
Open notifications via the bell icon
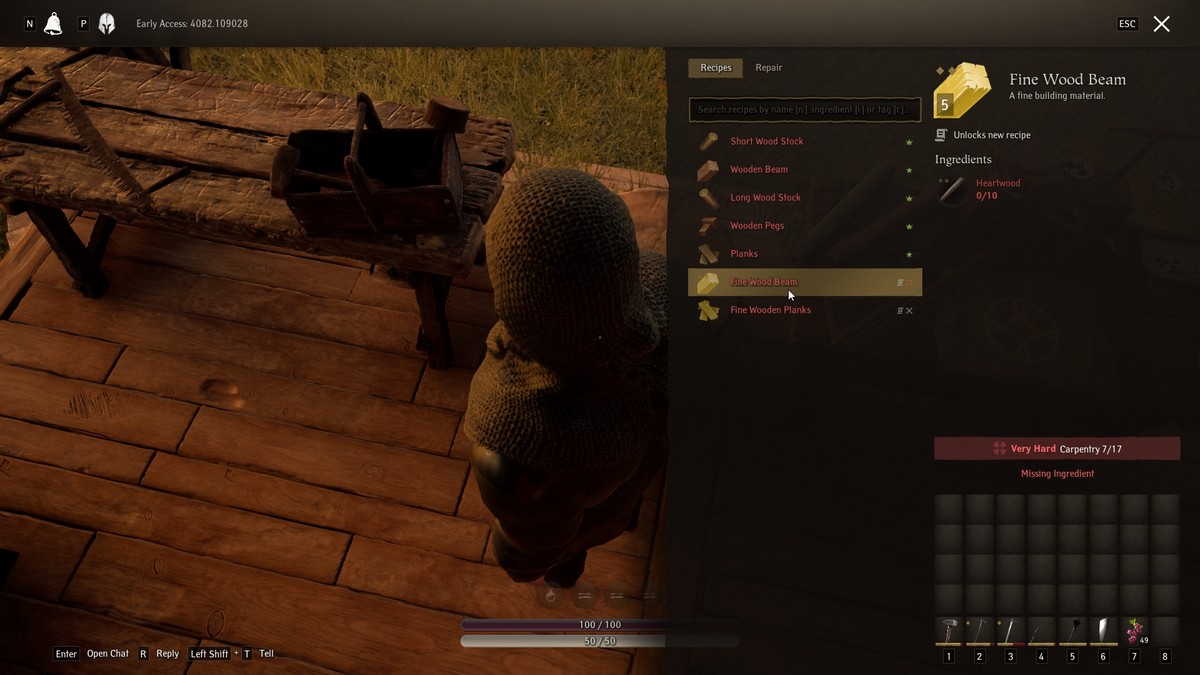(x=53, y=24)
